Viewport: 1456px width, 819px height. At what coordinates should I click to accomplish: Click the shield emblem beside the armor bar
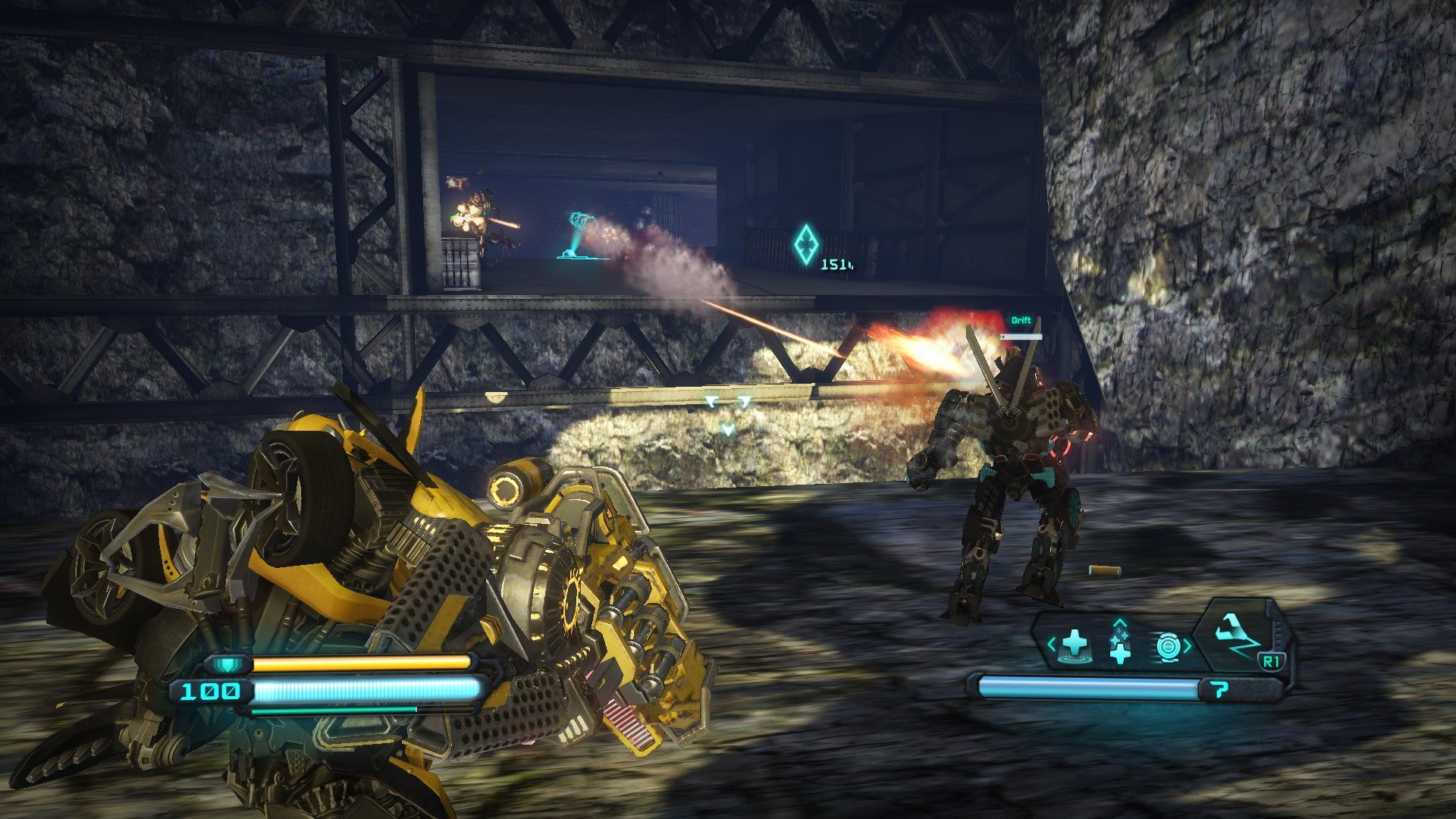227,664
